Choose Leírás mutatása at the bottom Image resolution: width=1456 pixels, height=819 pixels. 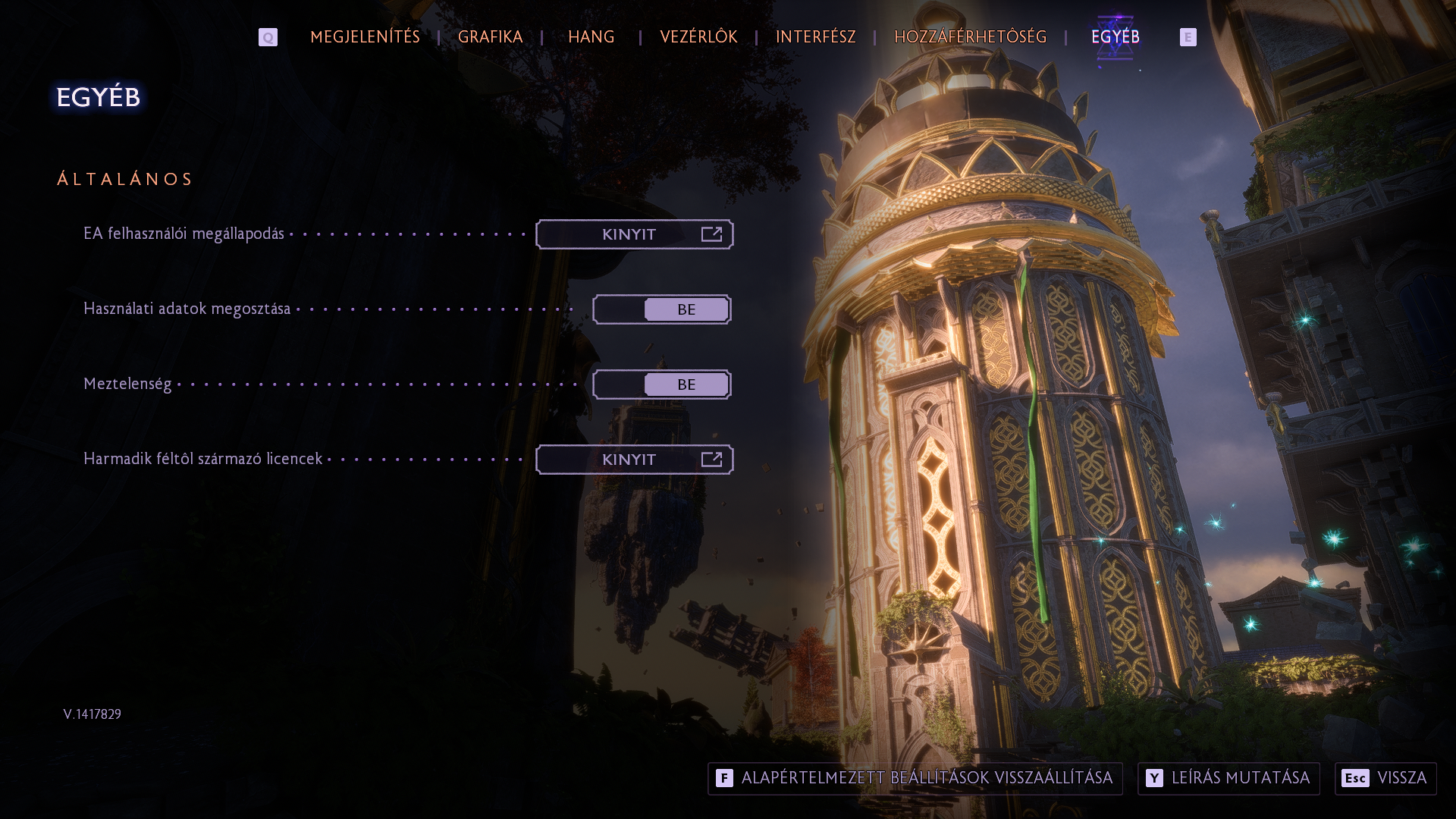click(x=1228, y=778)
